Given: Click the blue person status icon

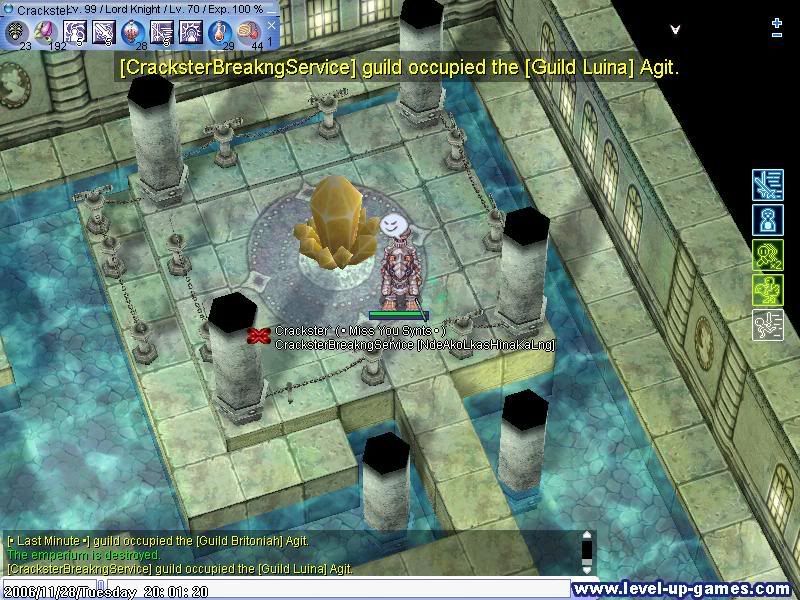Looking at the screenshot, I should (x=767, y=220).
